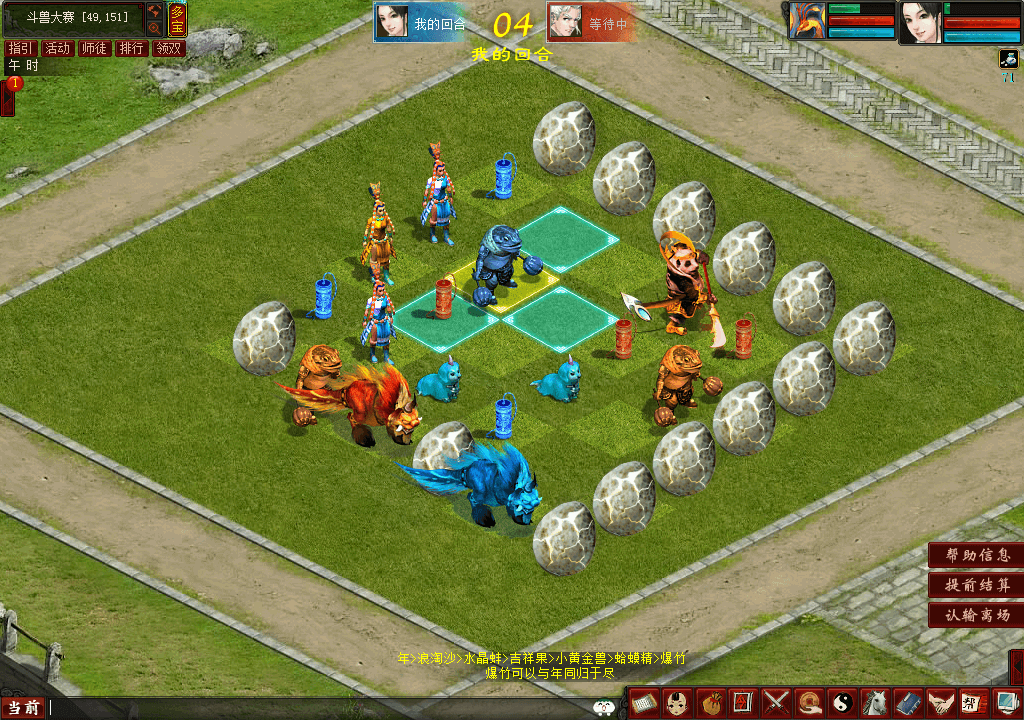Screen dimensions: 1024x720
Task: Open the 活动 events menu
Action: point(57,48)
